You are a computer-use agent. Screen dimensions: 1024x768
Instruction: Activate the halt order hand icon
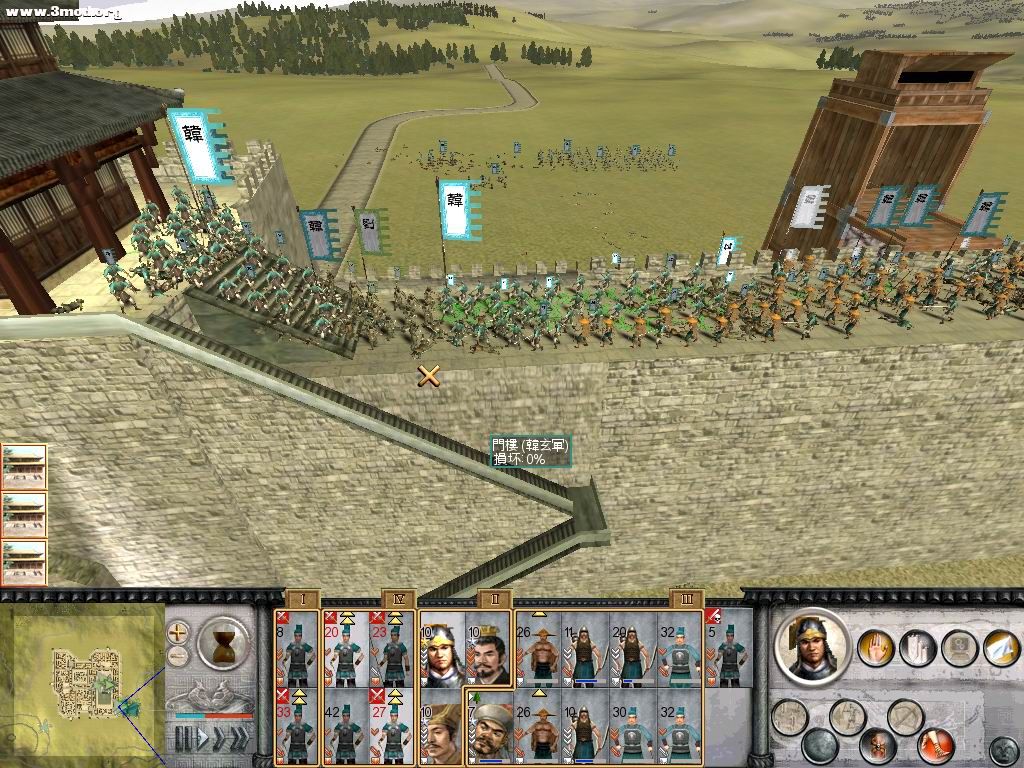click(876, 647)
